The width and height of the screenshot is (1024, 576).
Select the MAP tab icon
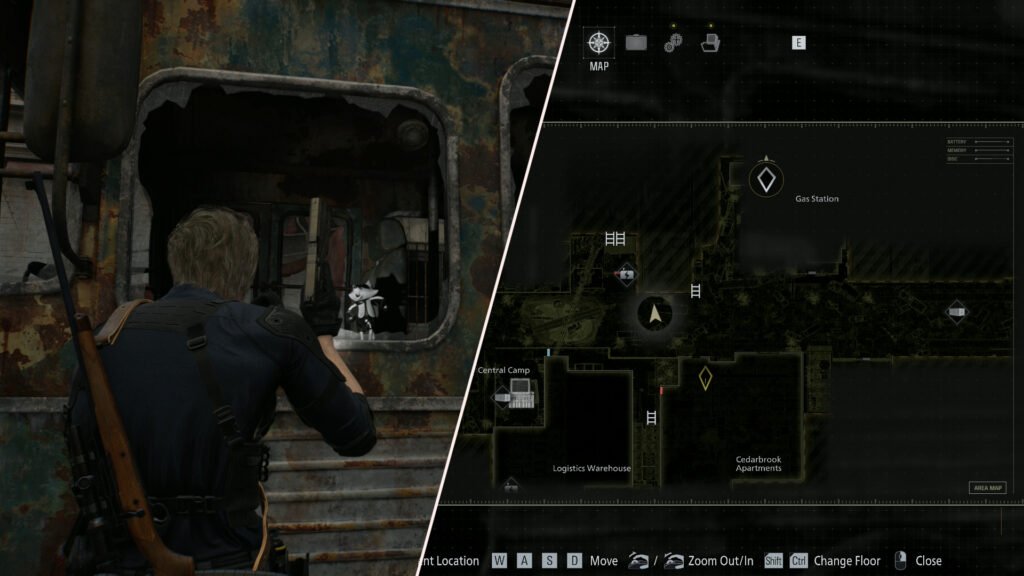[599, 44]
